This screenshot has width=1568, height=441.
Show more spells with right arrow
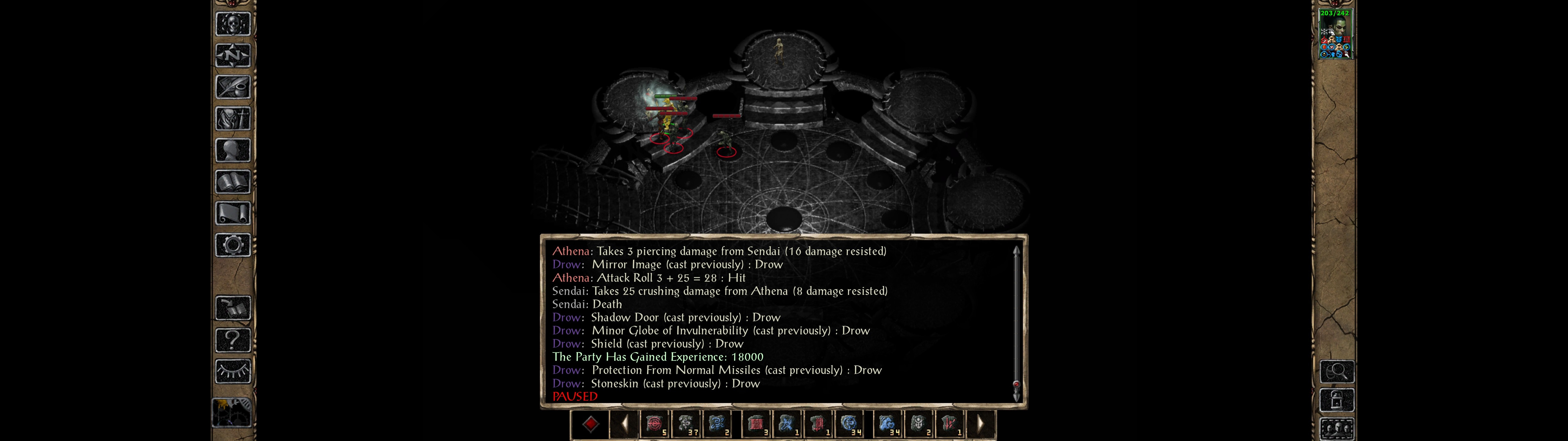click(980, 424)
